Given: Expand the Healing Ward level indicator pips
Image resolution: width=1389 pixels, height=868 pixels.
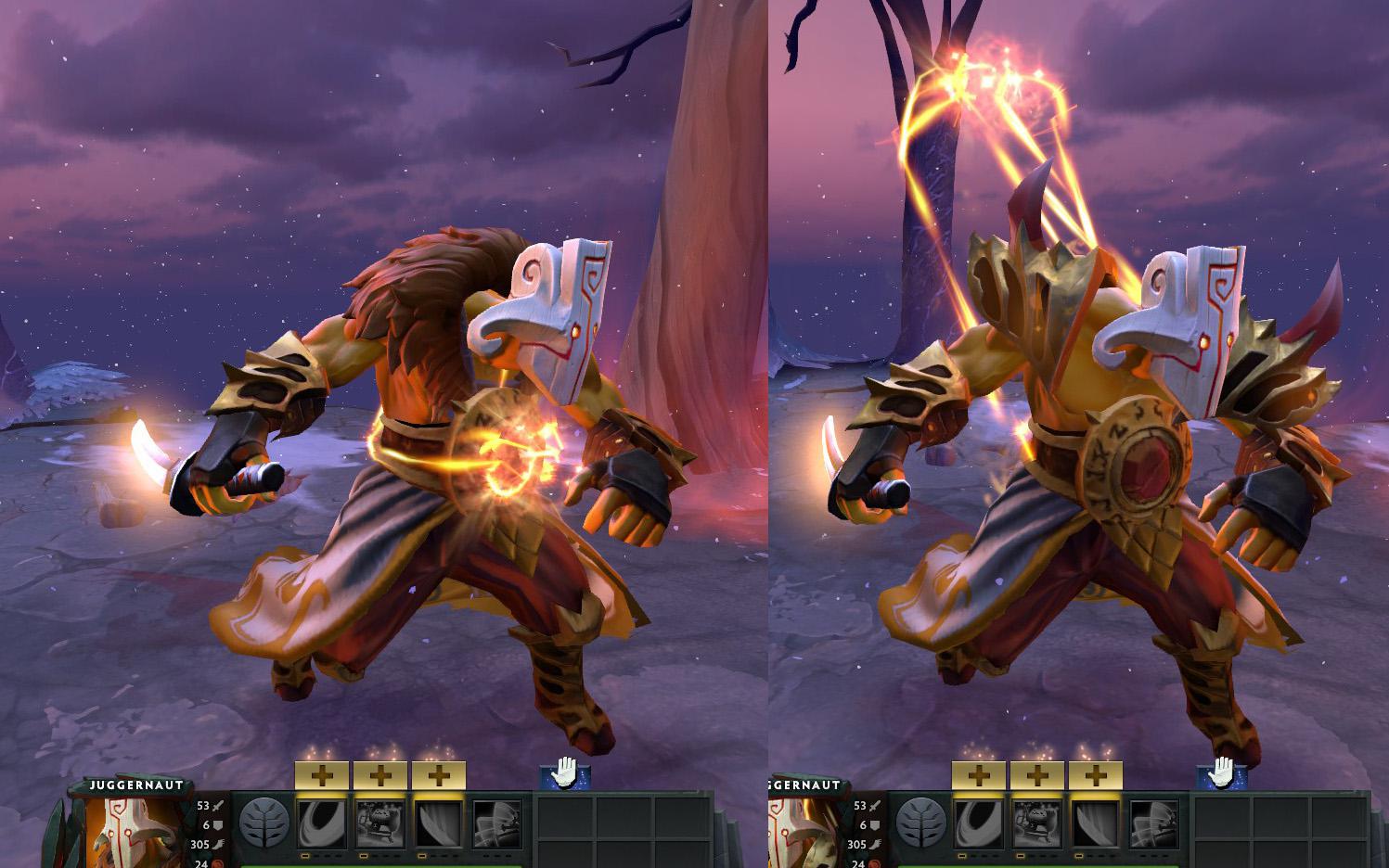Looking at the screenshot, I should [377, 855].
